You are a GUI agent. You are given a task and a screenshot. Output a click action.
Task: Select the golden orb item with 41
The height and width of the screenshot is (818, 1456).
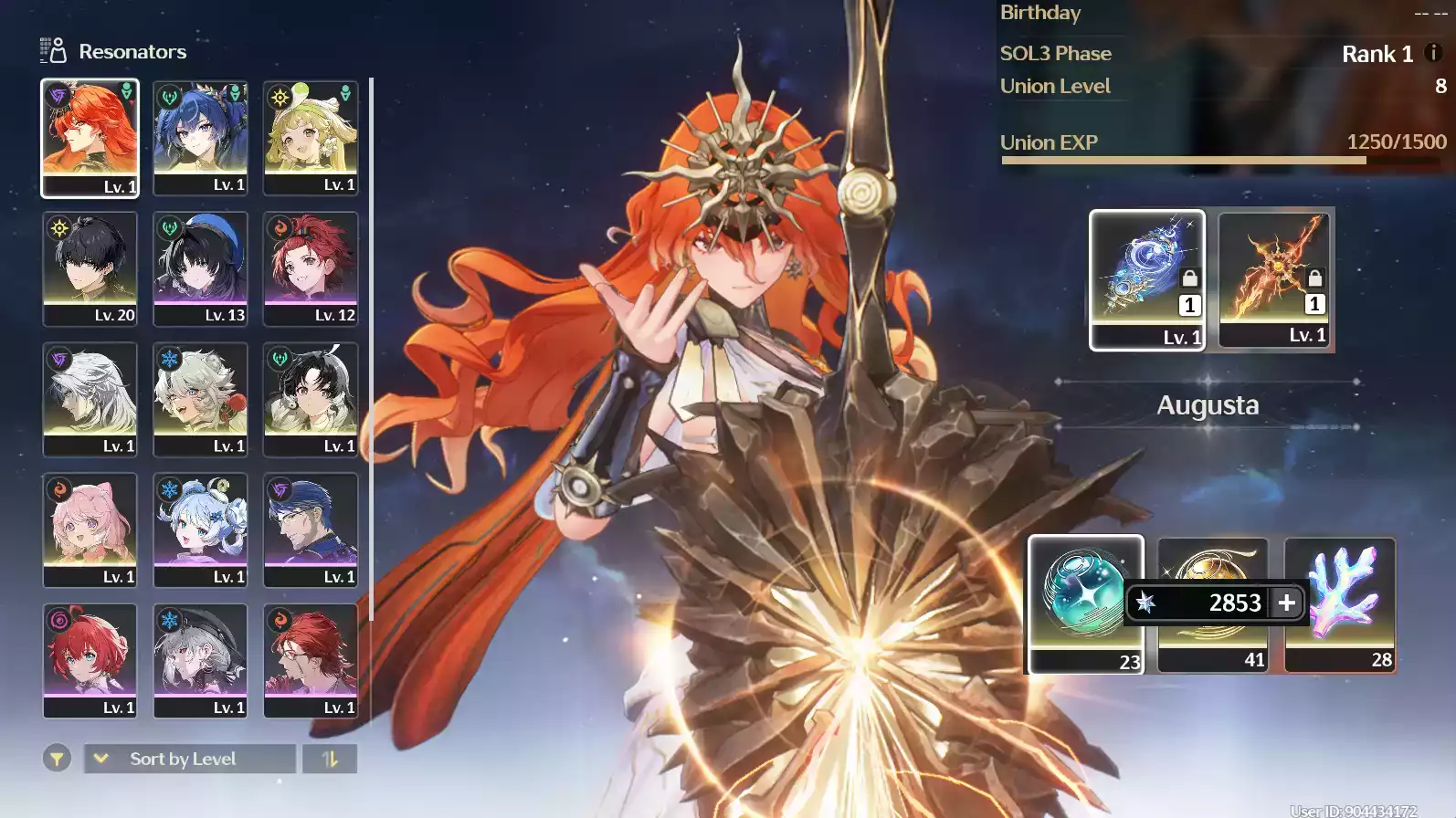(x=1212, y=639)
